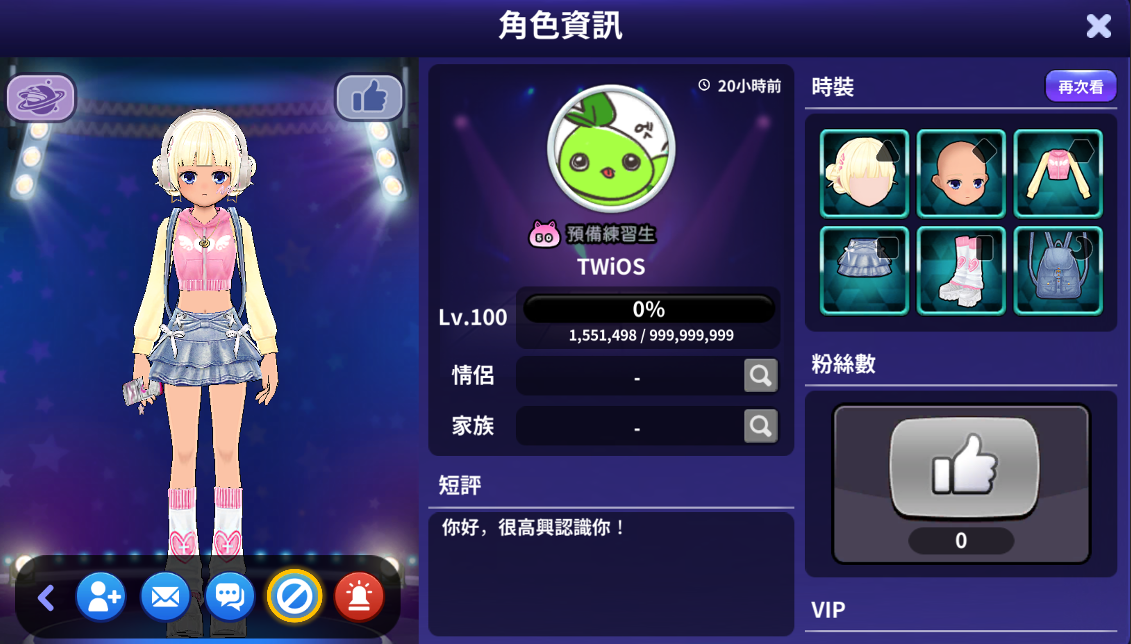Viewport: 1131px width, 644px height.
Task: Click the 再次看 button
Action: tap(1080, 87)
